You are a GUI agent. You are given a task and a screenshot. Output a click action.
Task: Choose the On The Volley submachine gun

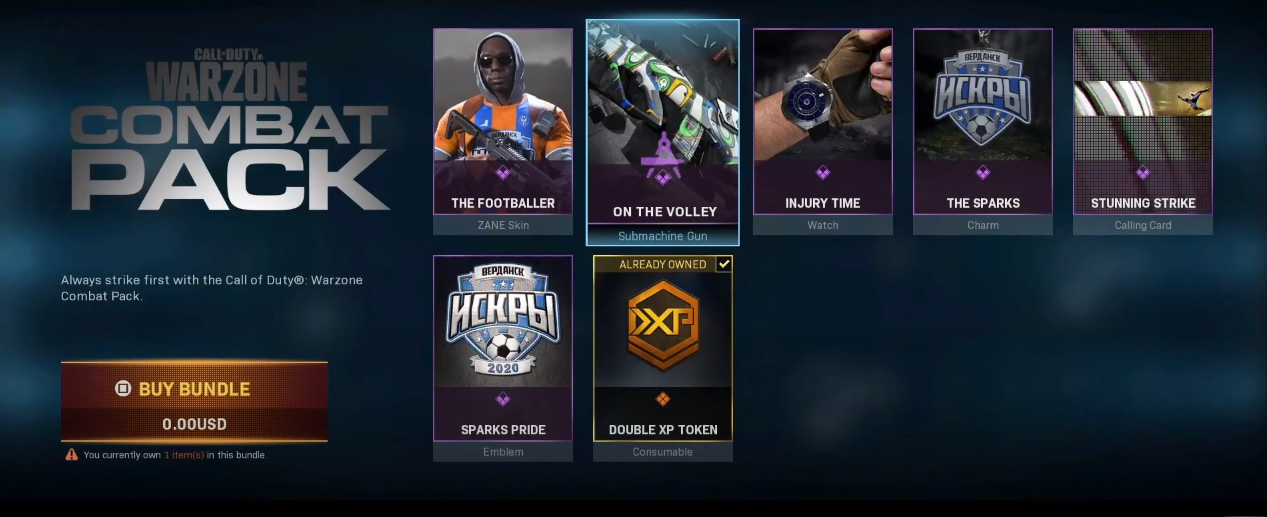pyautogui.click(x=662, y=130)
